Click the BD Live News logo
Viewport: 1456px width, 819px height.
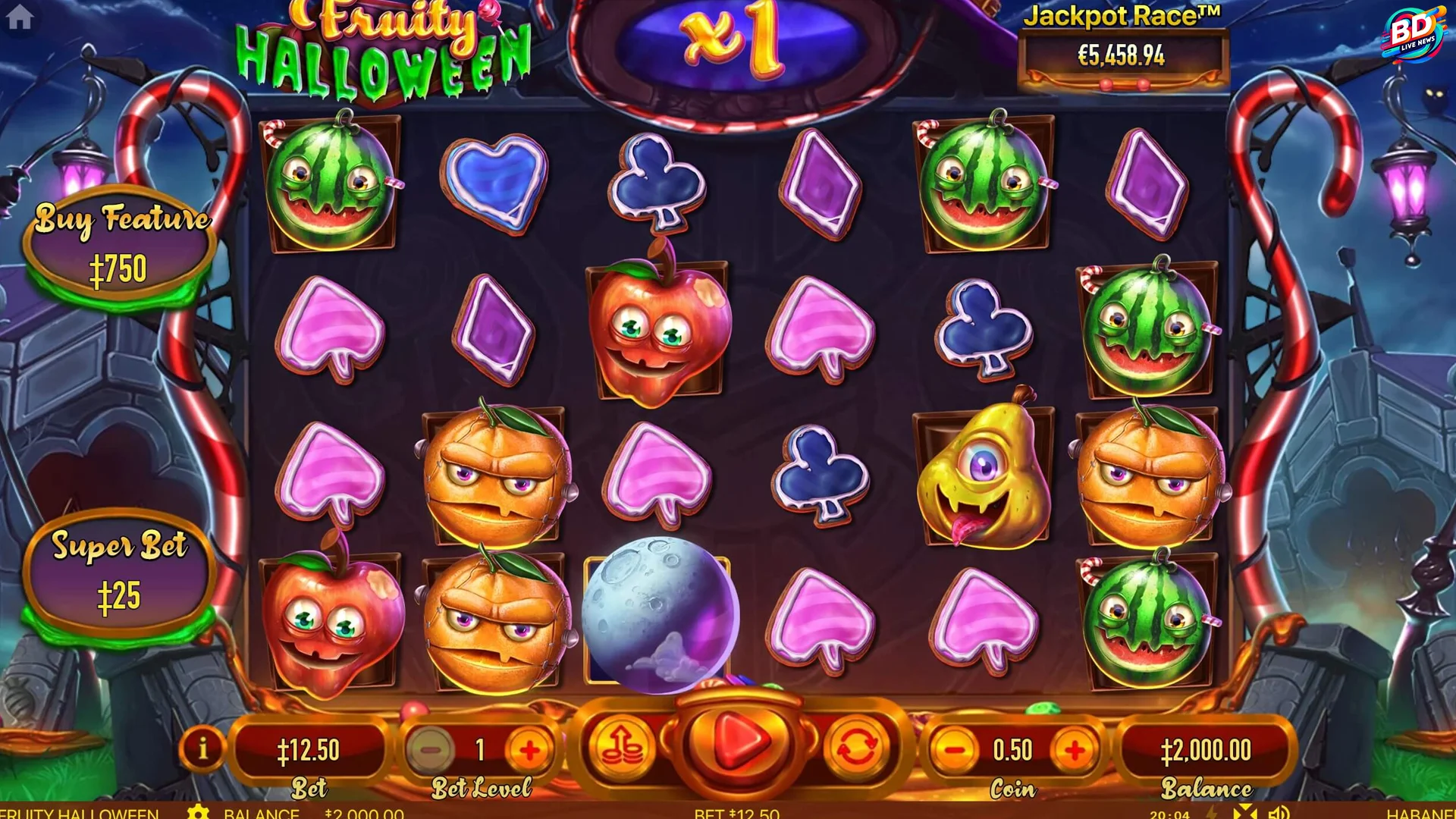pos(1415,32)
